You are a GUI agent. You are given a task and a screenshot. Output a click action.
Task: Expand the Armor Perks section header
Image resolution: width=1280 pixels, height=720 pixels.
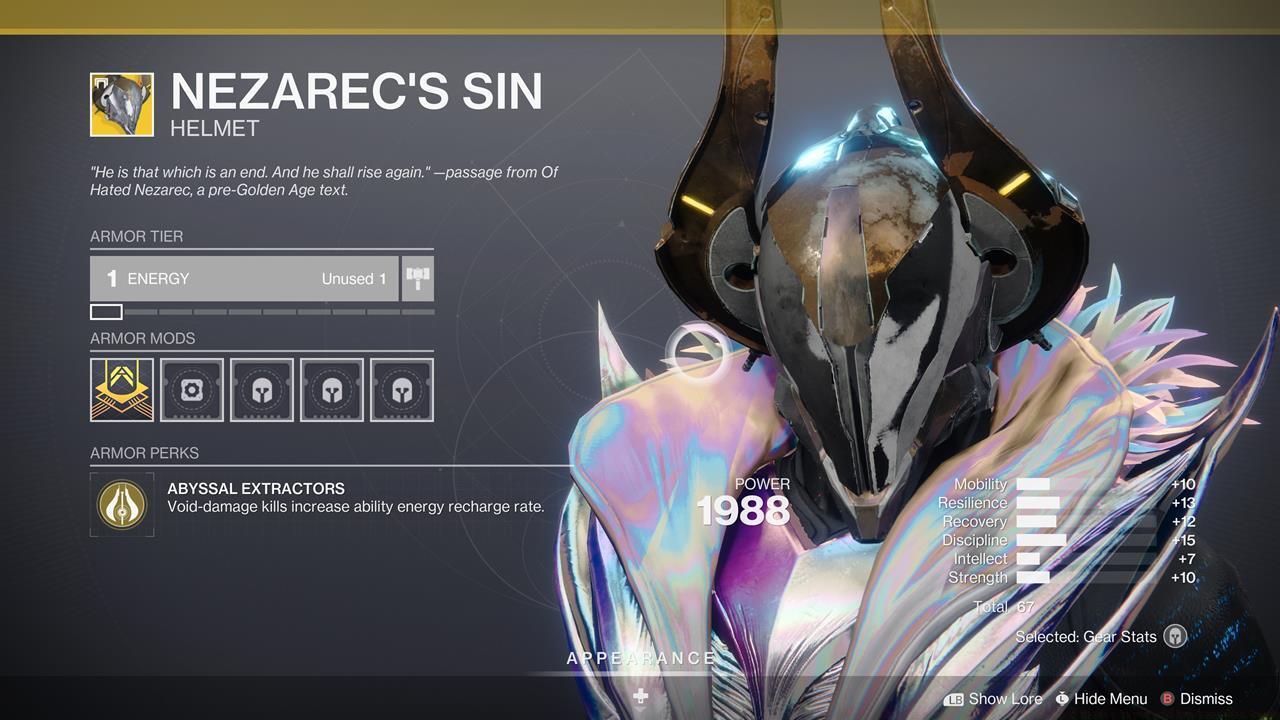click(x=142, y=452)
